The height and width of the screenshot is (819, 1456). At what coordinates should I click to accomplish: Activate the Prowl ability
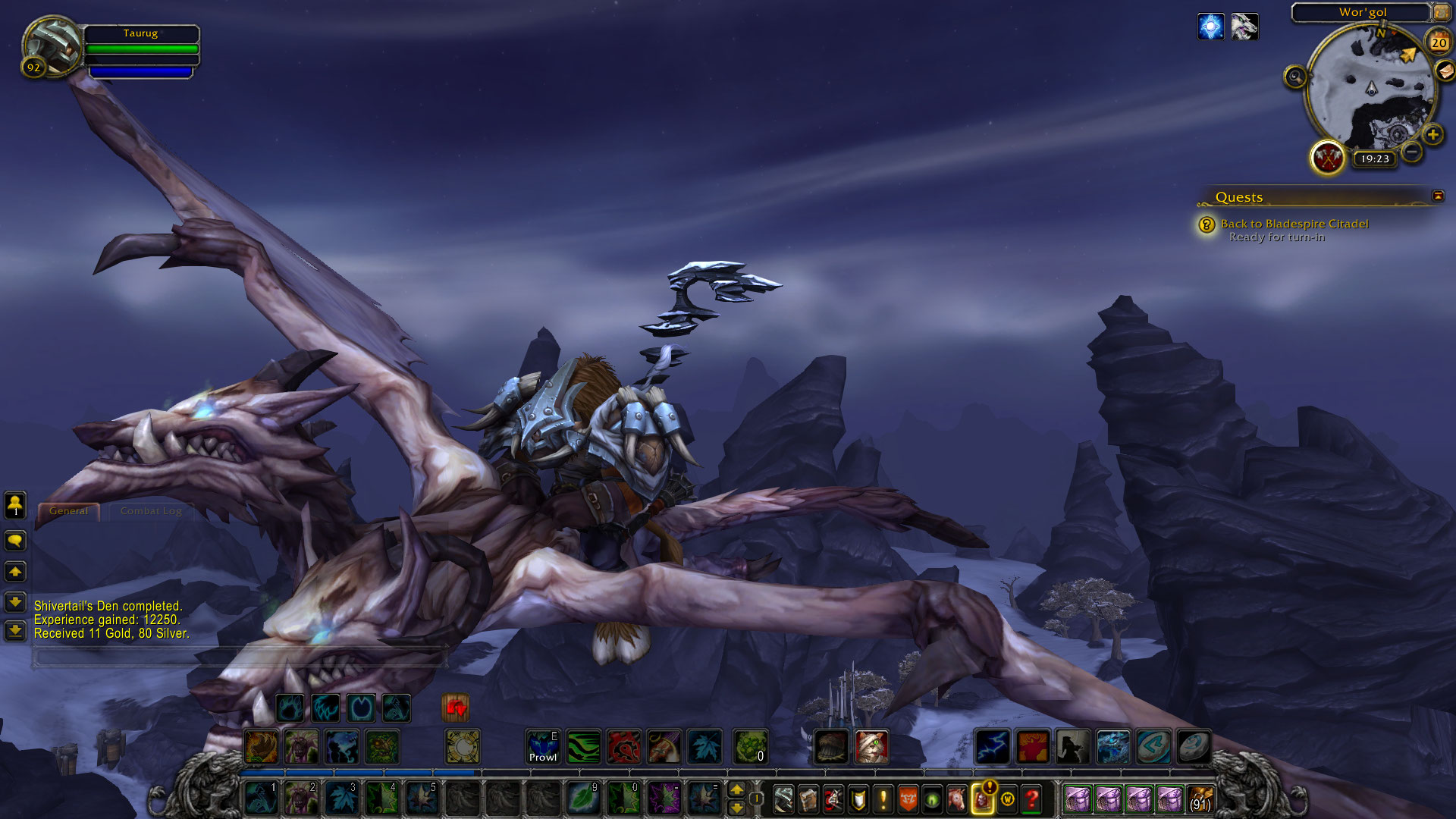[x=543, y=747]
